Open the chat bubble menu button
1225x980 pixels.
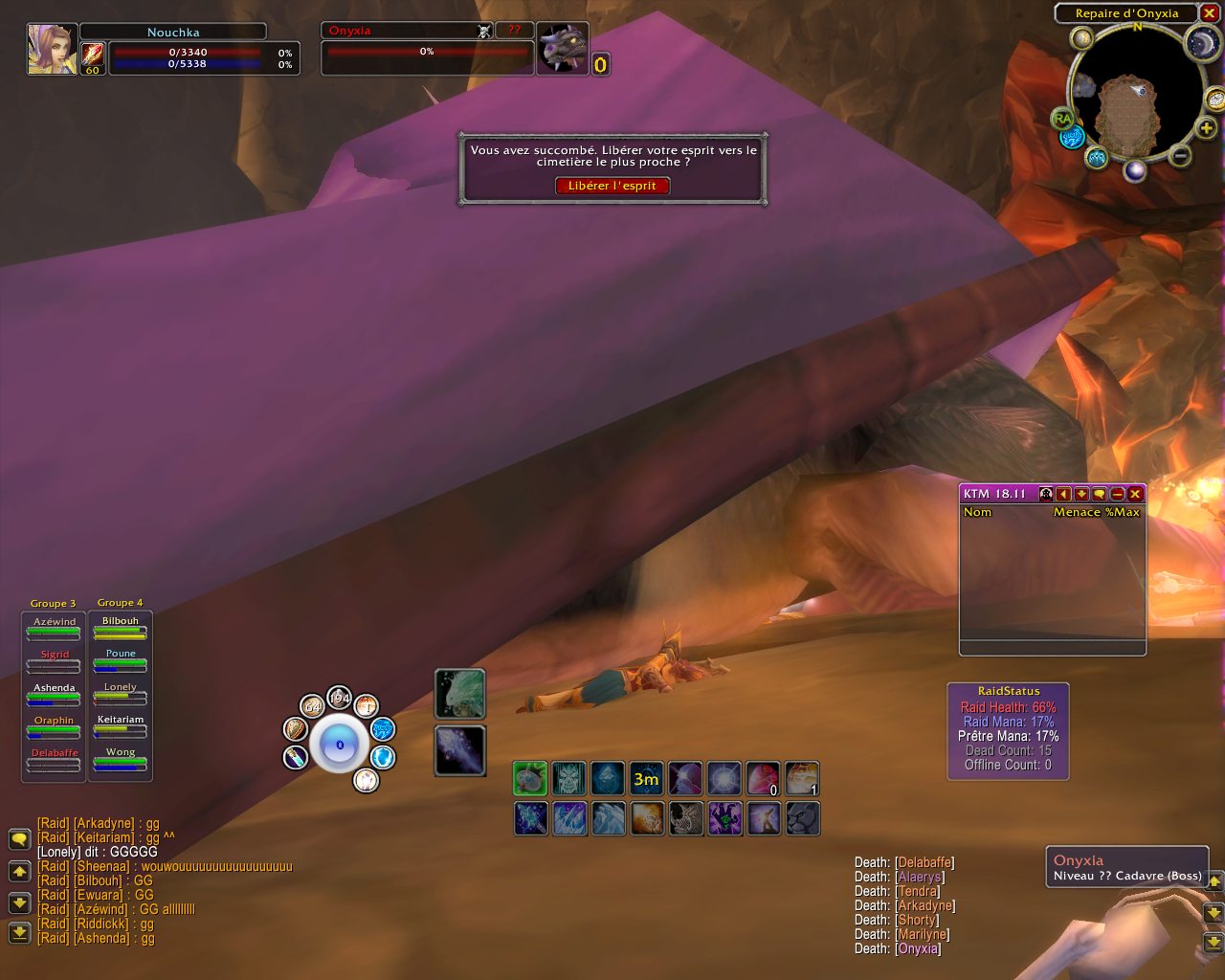pyautogui.click(x=19, y=839)
